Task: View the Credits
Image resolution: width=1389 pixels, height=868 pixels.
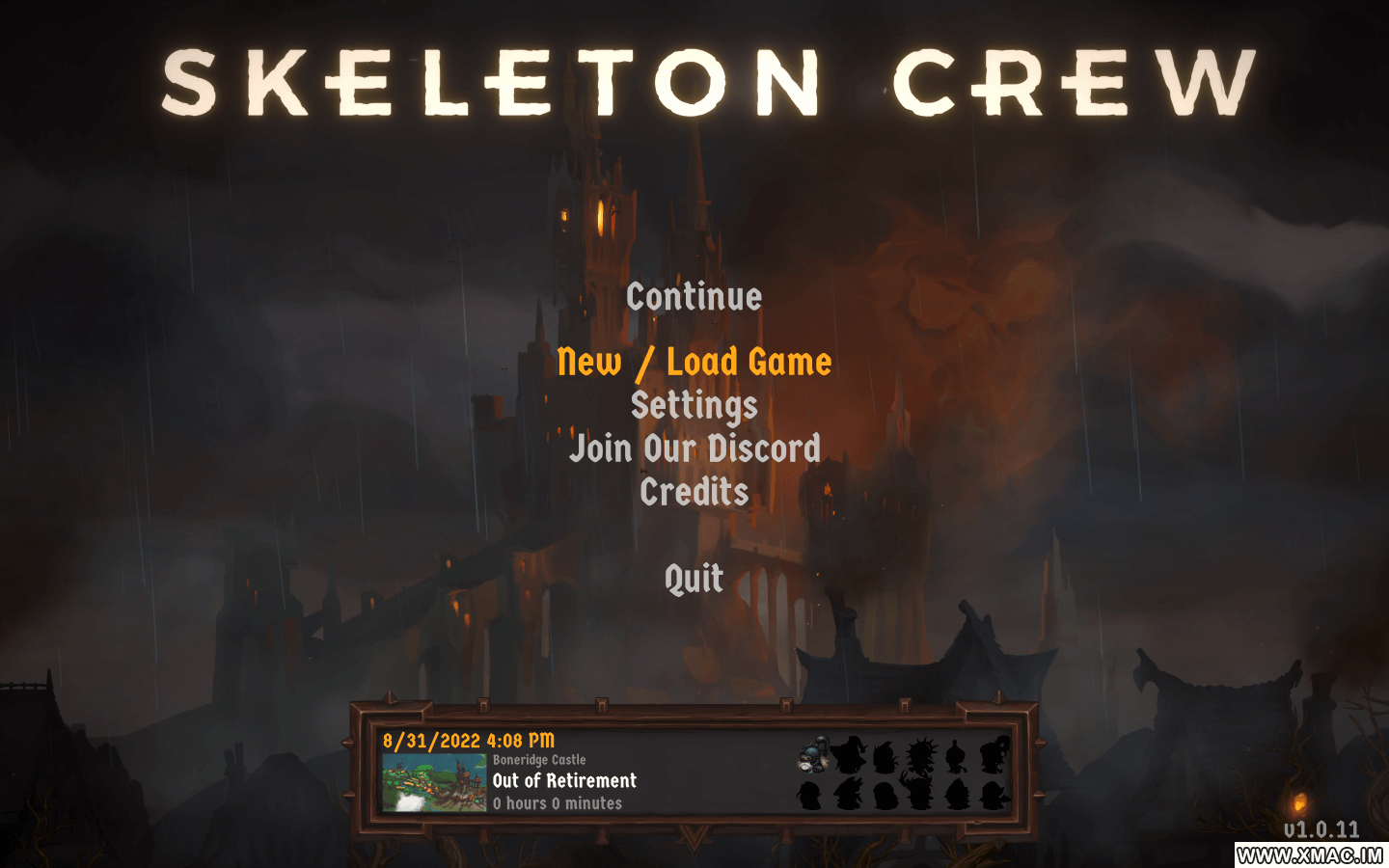Action: click(x=694, y=493)
